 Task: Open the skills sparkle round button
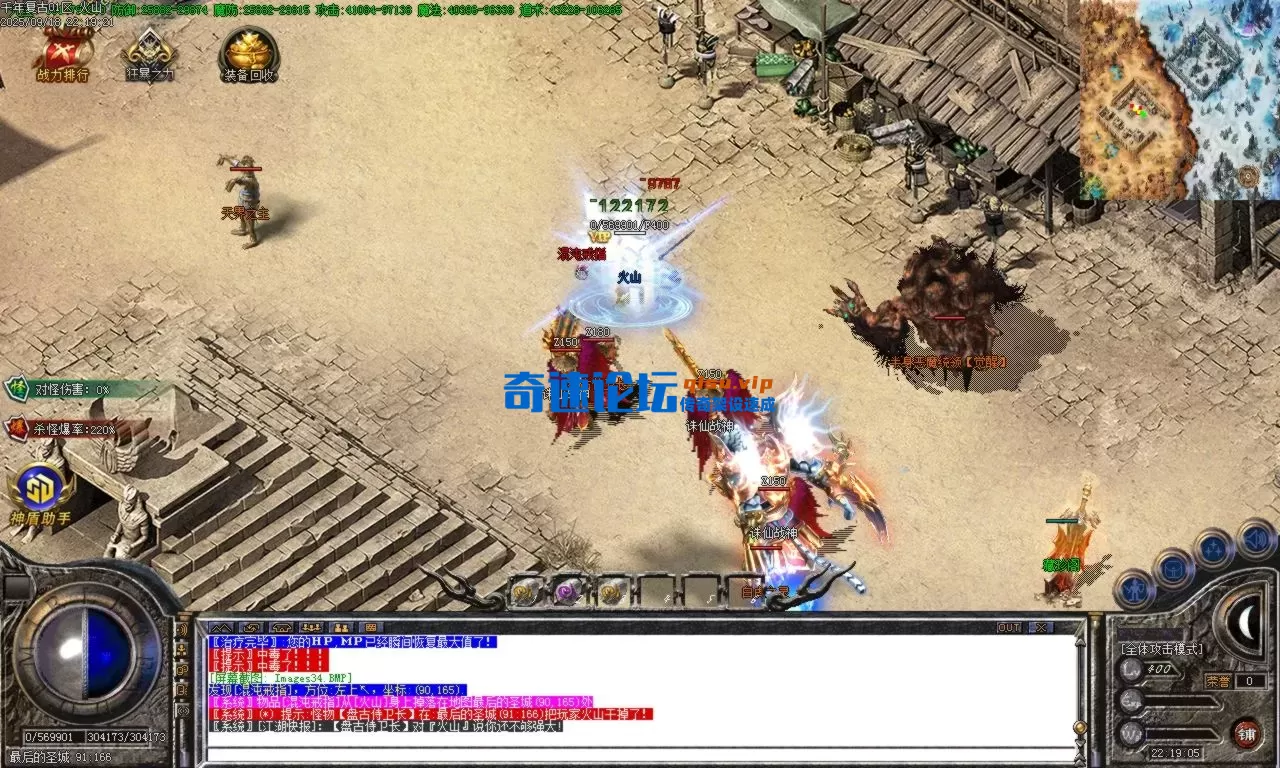pos(1213,548)
